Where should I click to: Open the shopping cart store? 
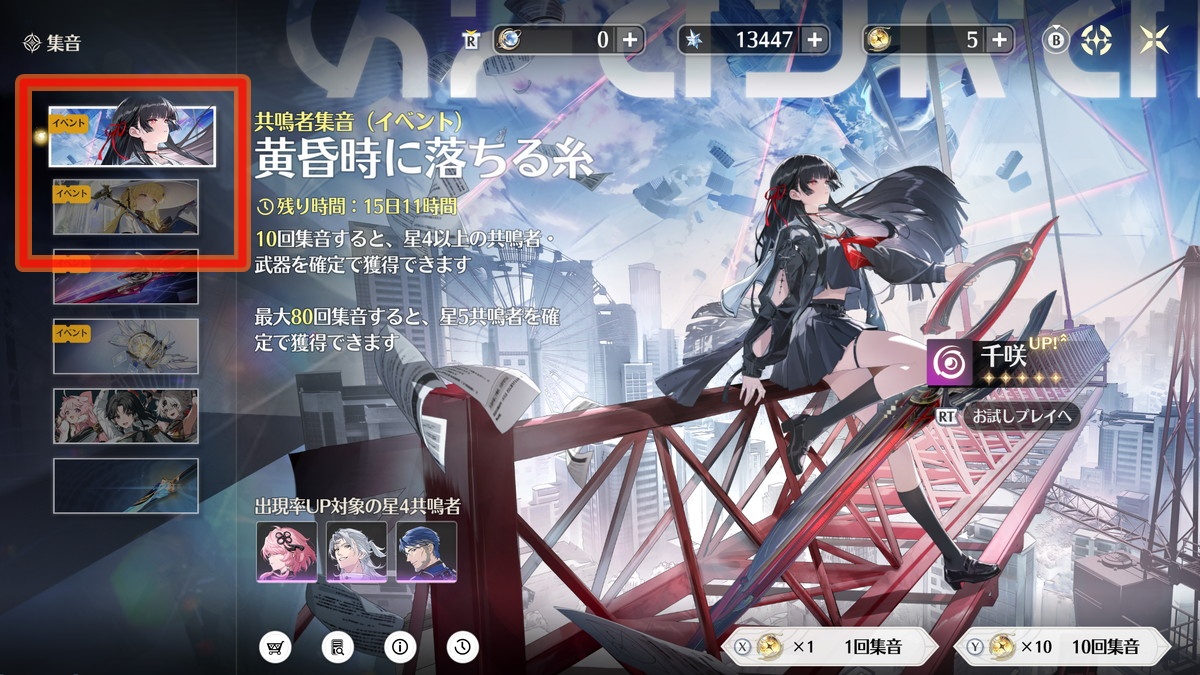pyautogui.click(x=275, y=647)
